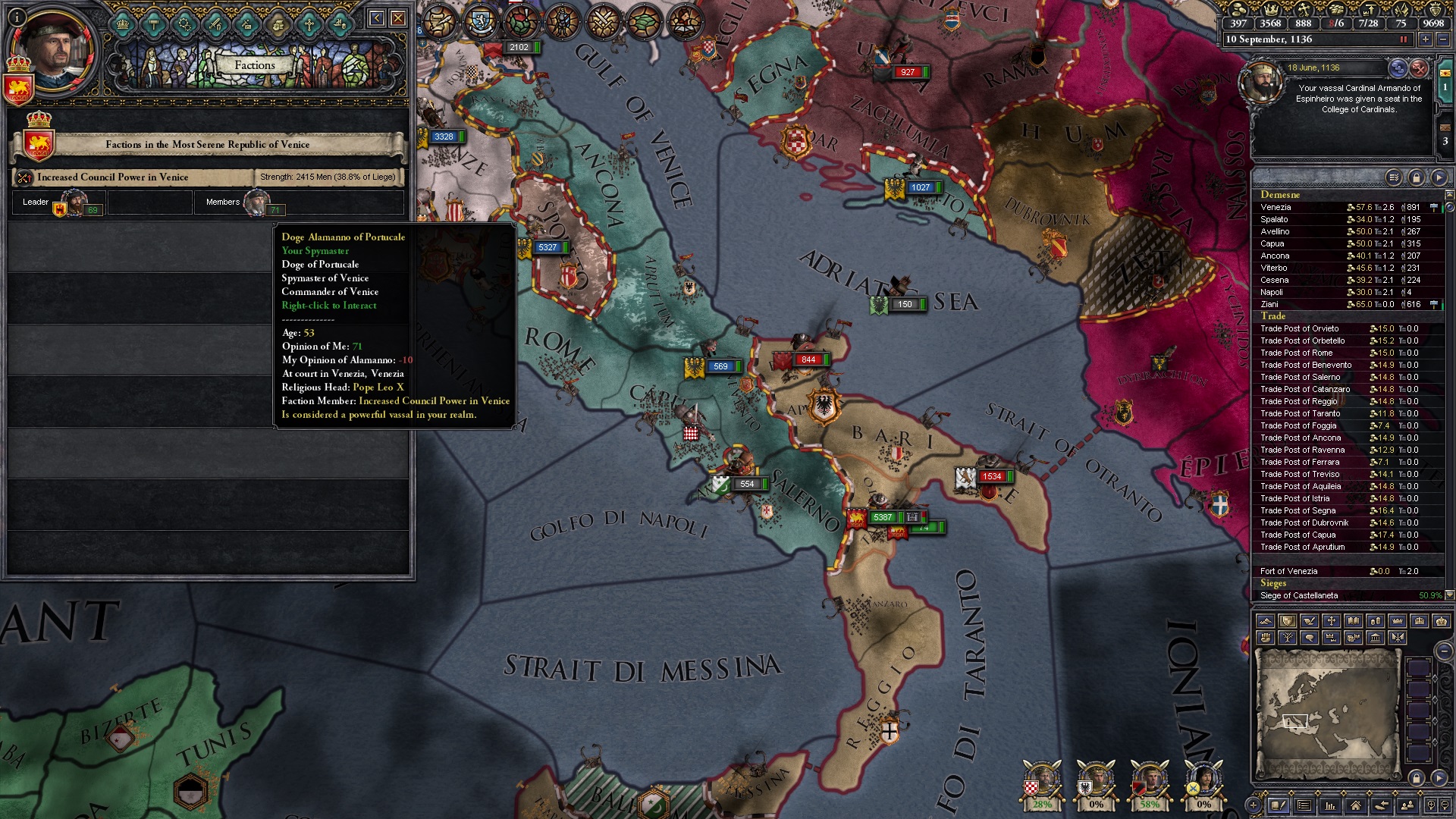Open the religion cross map mode

coord(1332,620)
